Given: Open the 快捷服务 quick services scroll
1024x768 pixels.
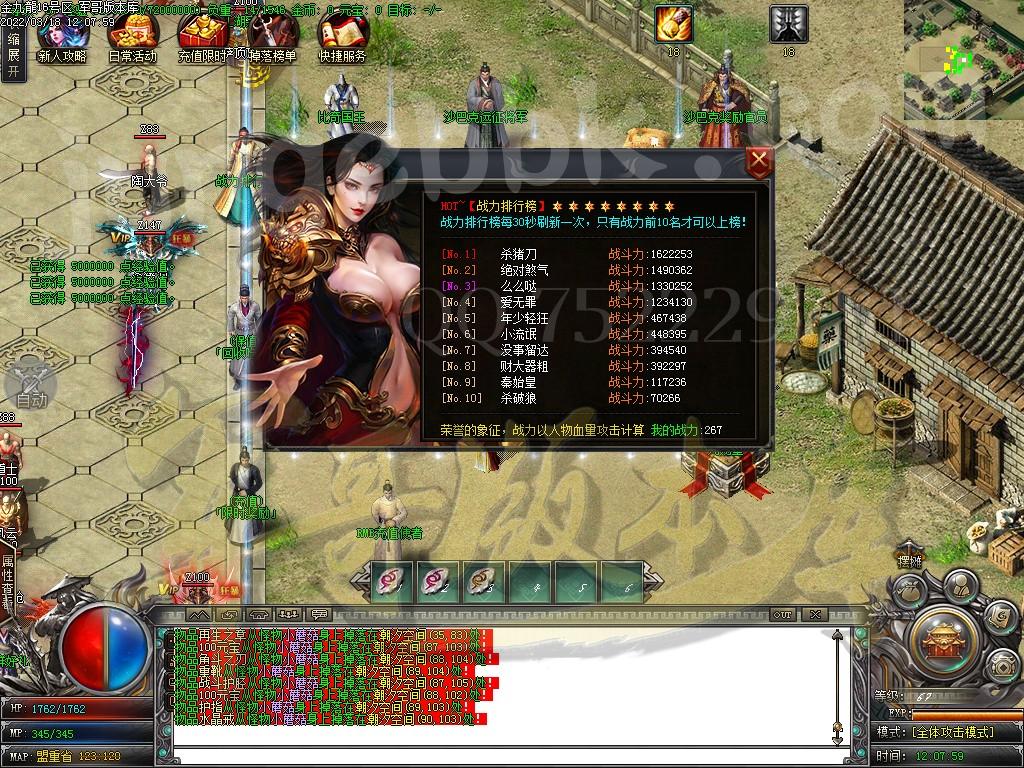Looking at the screenshot, I should coord(342,40).
